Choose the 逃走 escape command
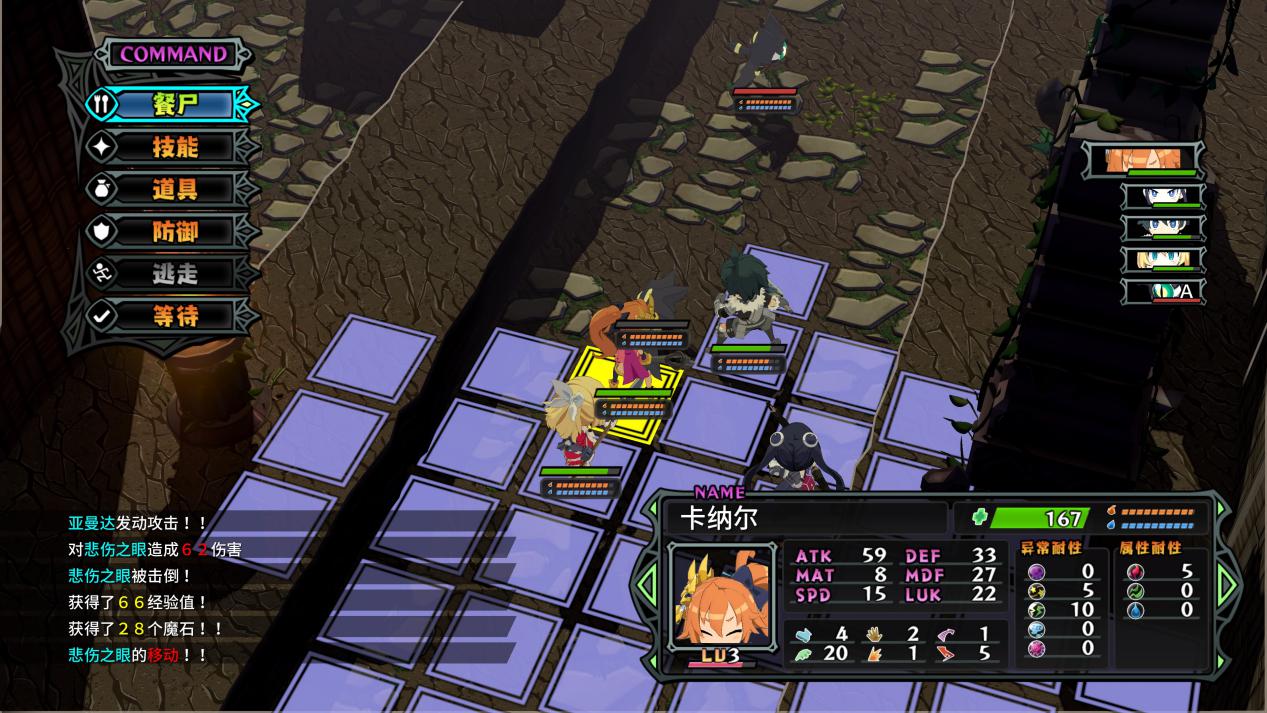 [175, 274]
